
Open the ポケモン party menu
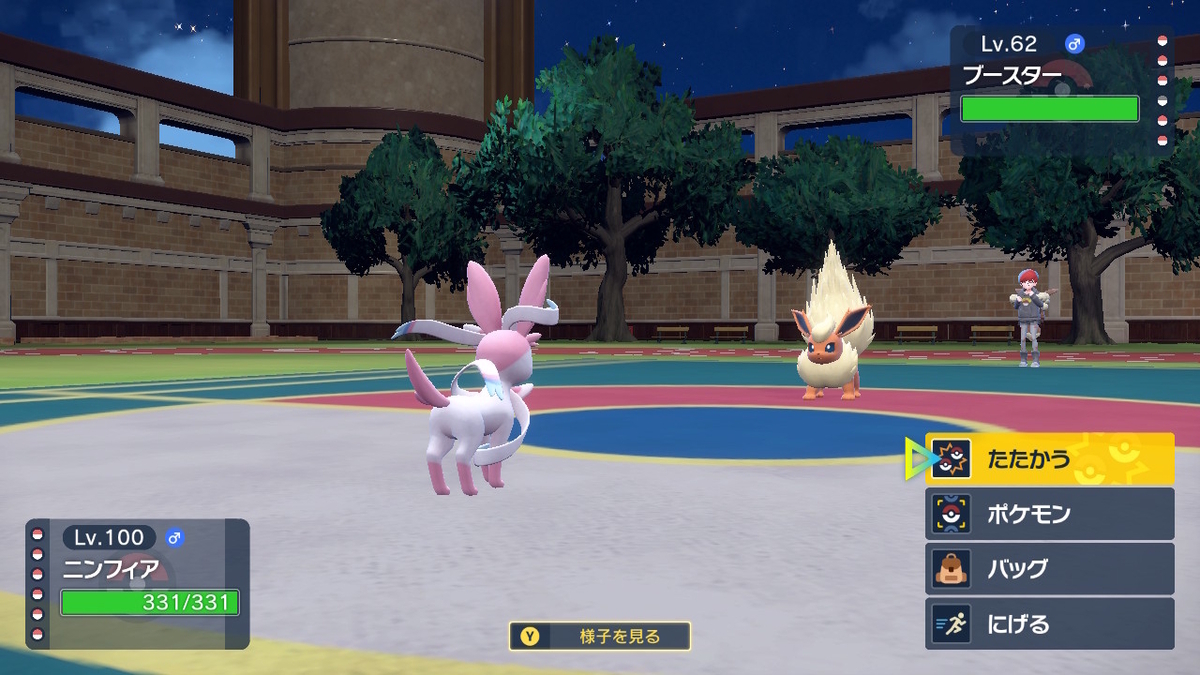click(1049, 514)
